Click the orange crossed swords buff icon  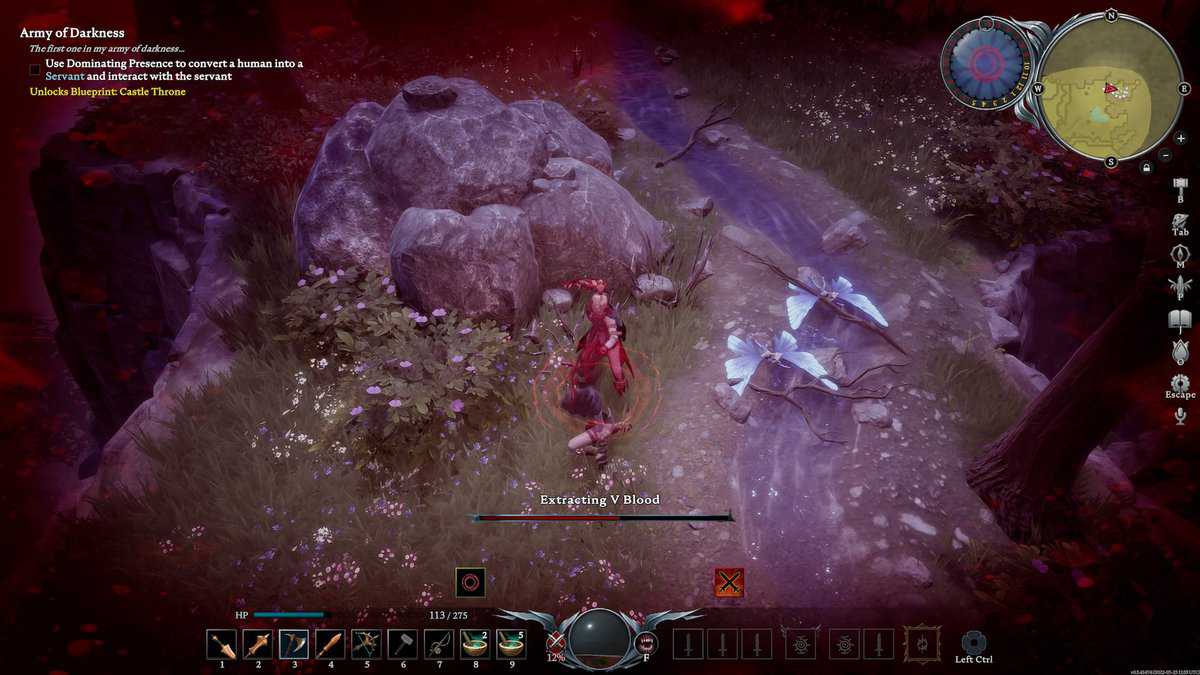(x=729, y=582)
